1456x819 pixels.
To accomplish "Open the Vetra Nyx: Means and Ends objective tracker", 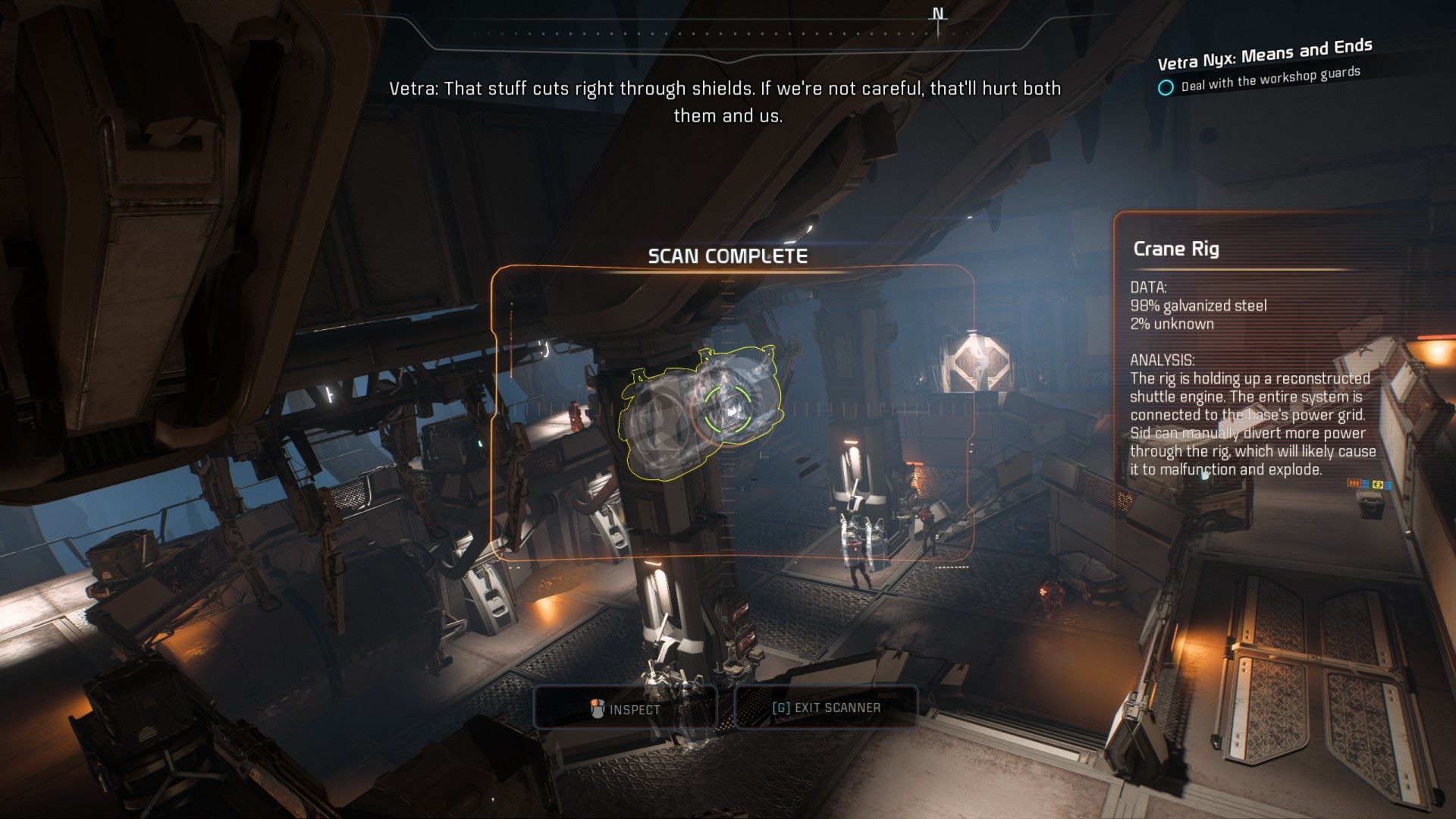I will [x=1264, y=54].
